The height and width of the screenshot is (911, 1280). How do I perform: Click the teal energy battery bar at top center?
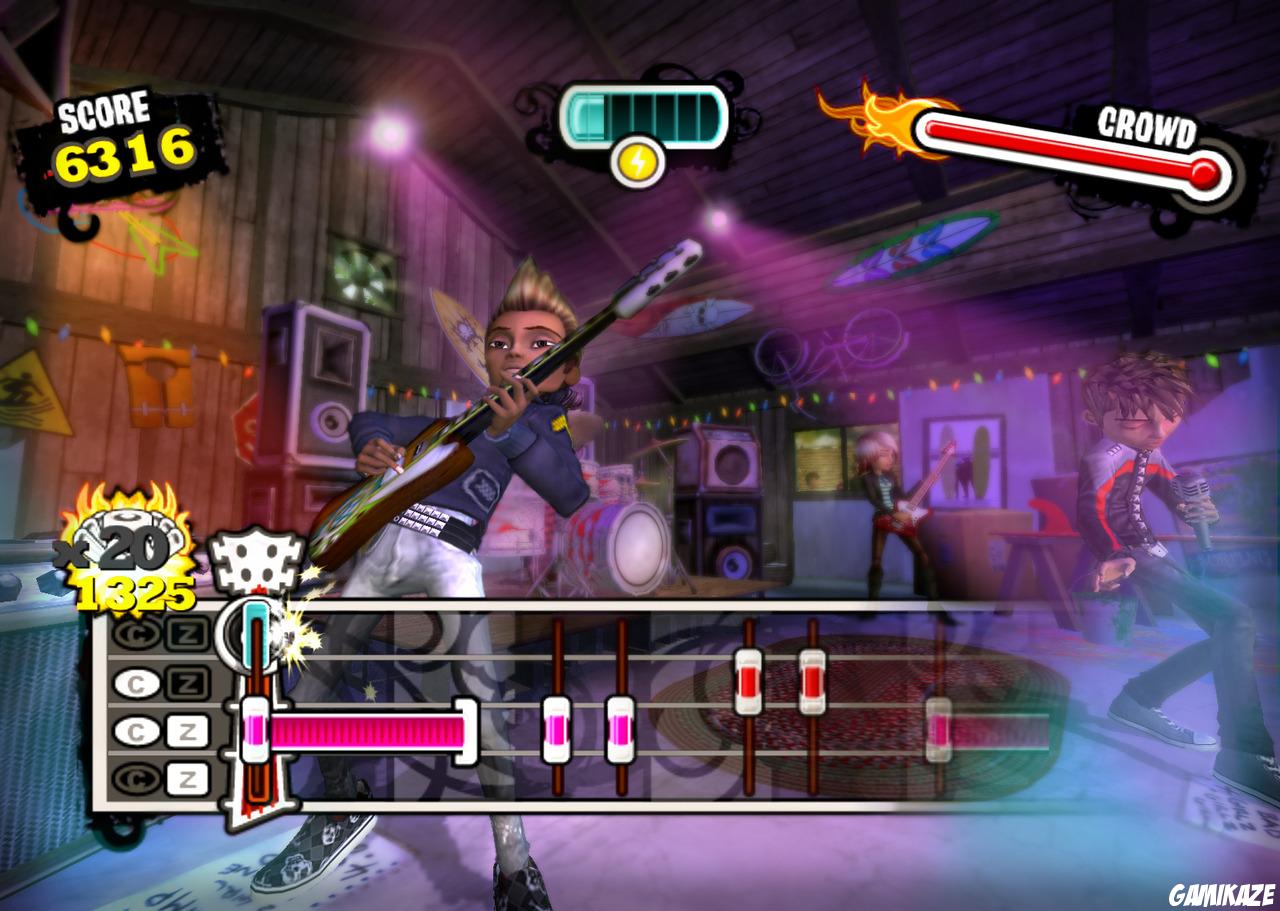pyautogui.click(x=643, y=113)
